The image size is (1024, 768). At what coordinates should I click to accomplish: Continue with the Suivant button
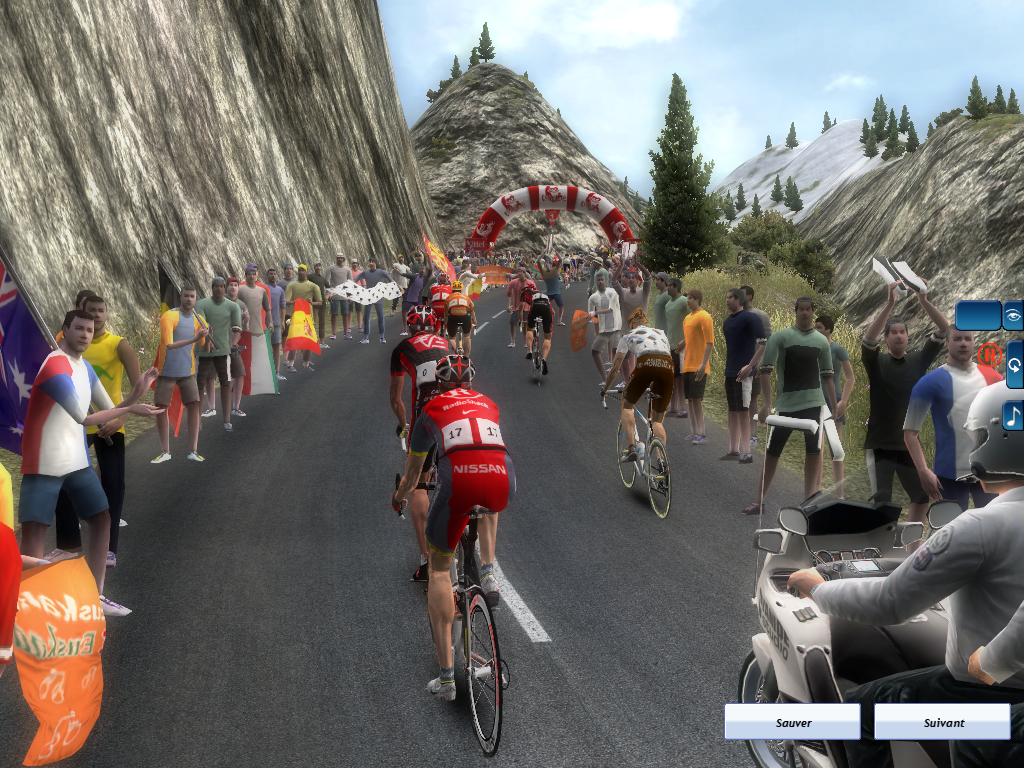(942, 722)
